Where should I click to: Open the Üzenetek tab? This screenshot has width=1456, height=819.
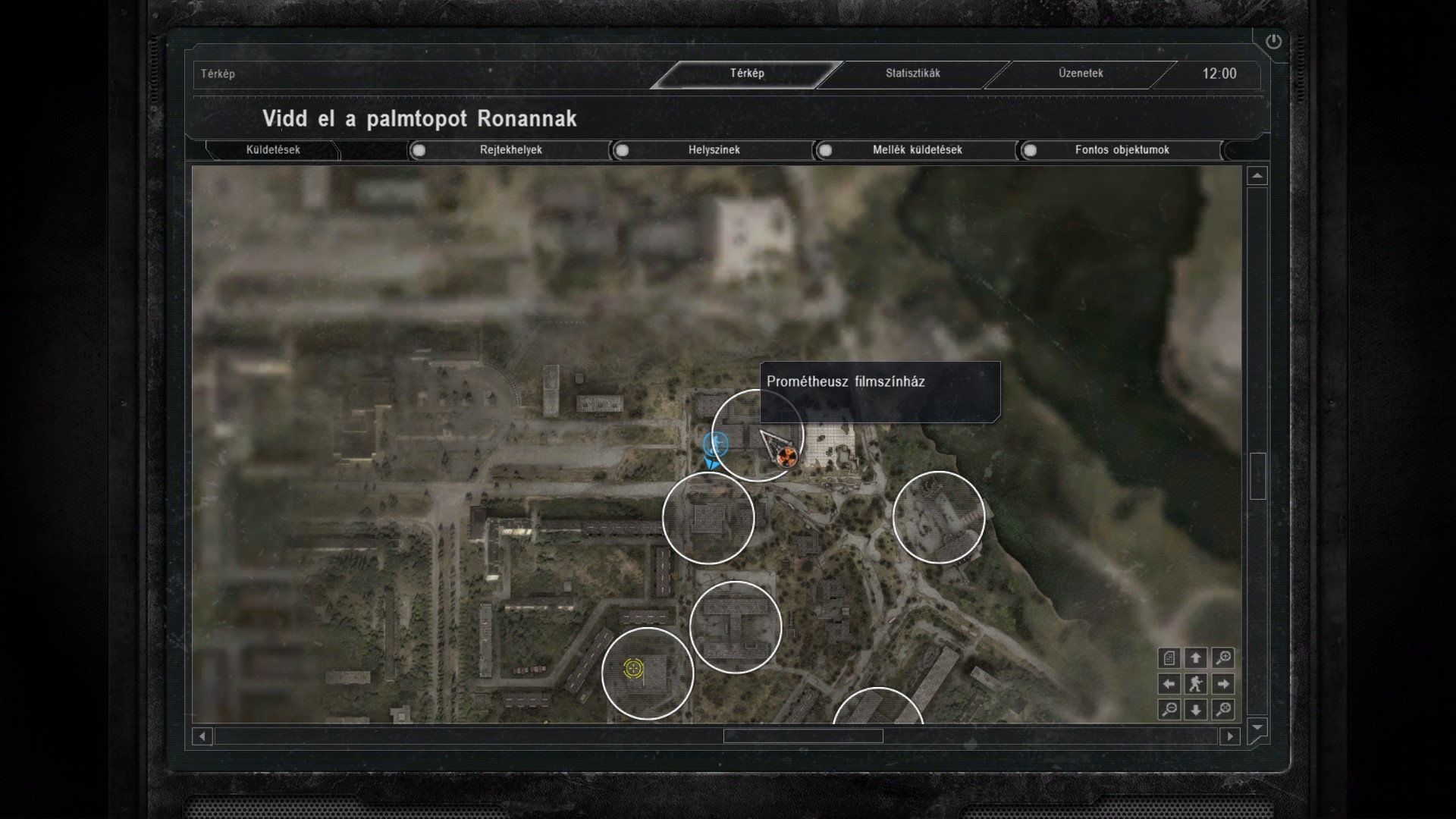pos(1081,74)
